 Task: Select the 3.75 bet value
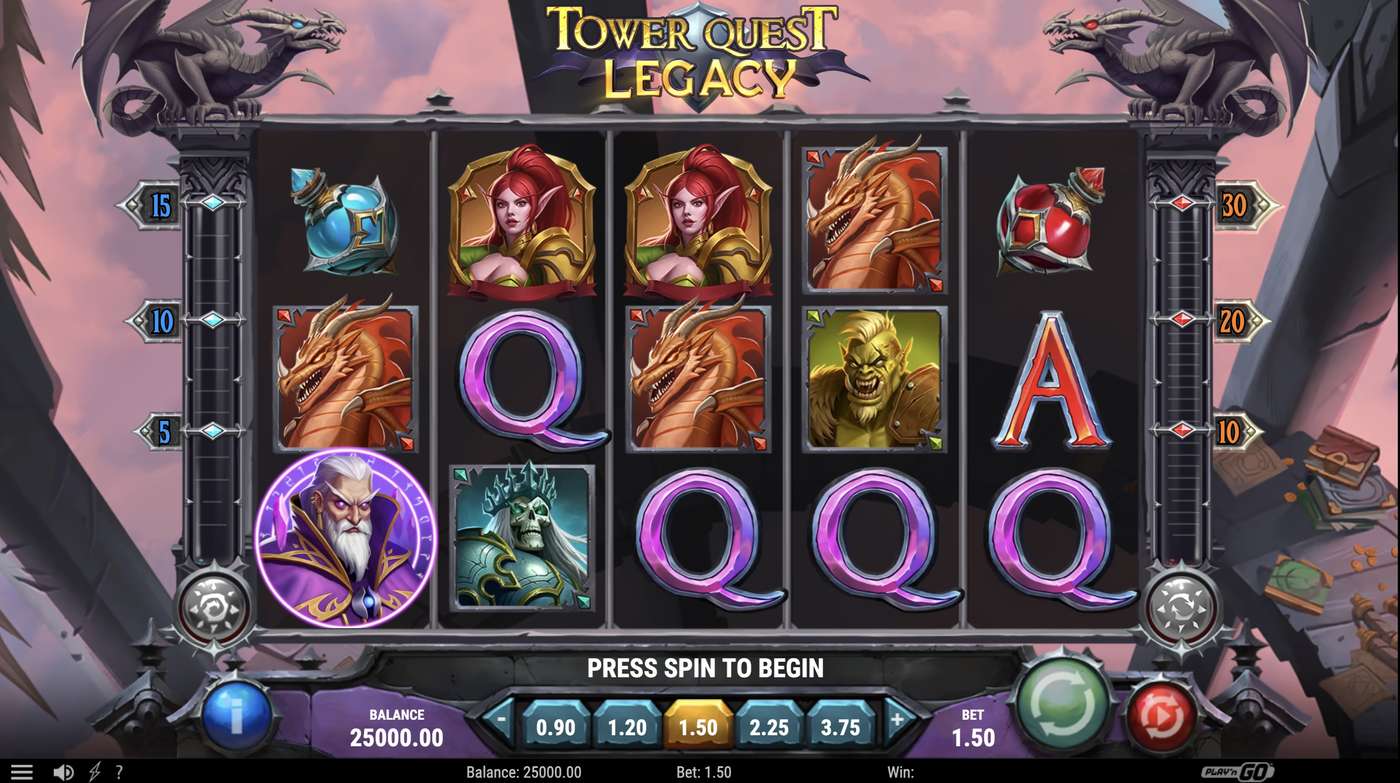click(838, 728)
